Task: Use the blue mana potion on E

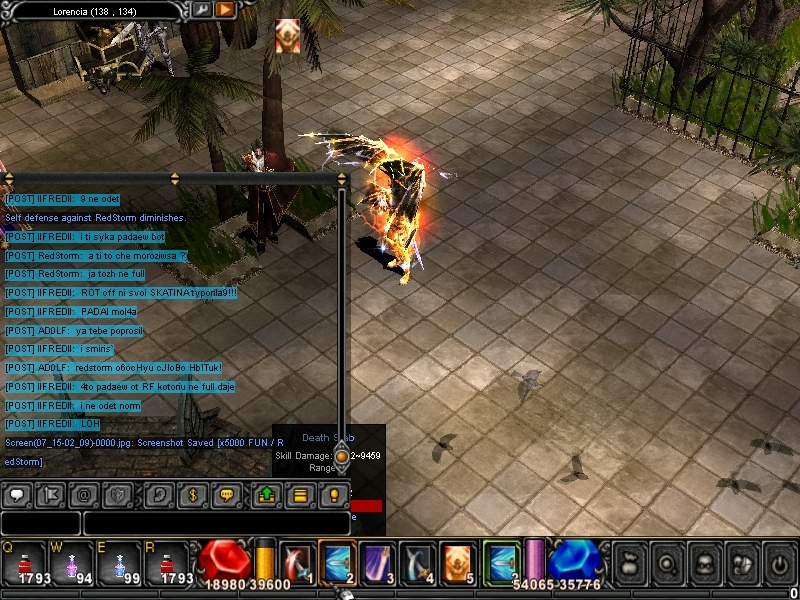Action: 122,563
